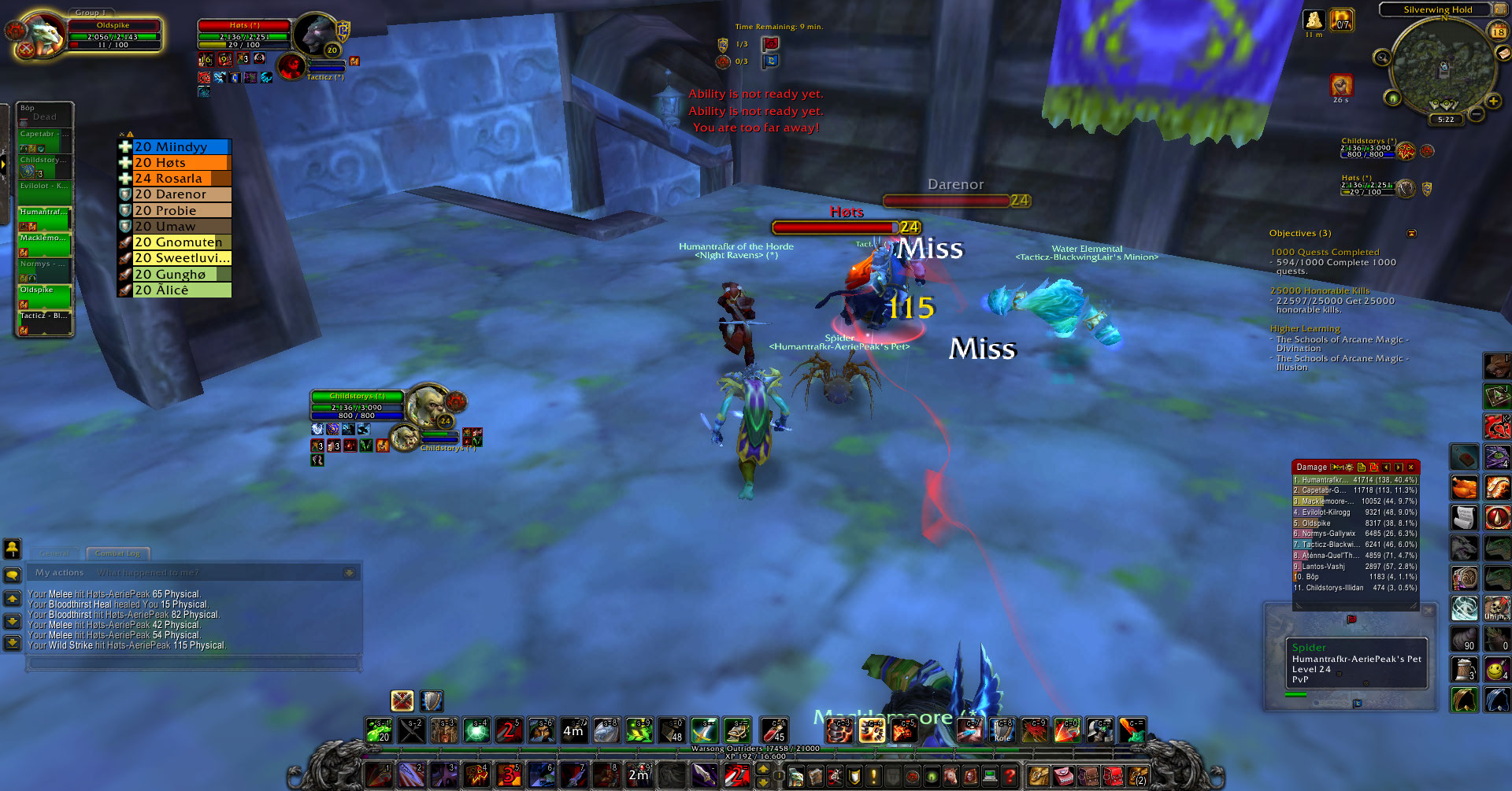This screenshot has height=791, width=1512.
Task: Open the calendar showing day 18
Action: (1498, 32)
